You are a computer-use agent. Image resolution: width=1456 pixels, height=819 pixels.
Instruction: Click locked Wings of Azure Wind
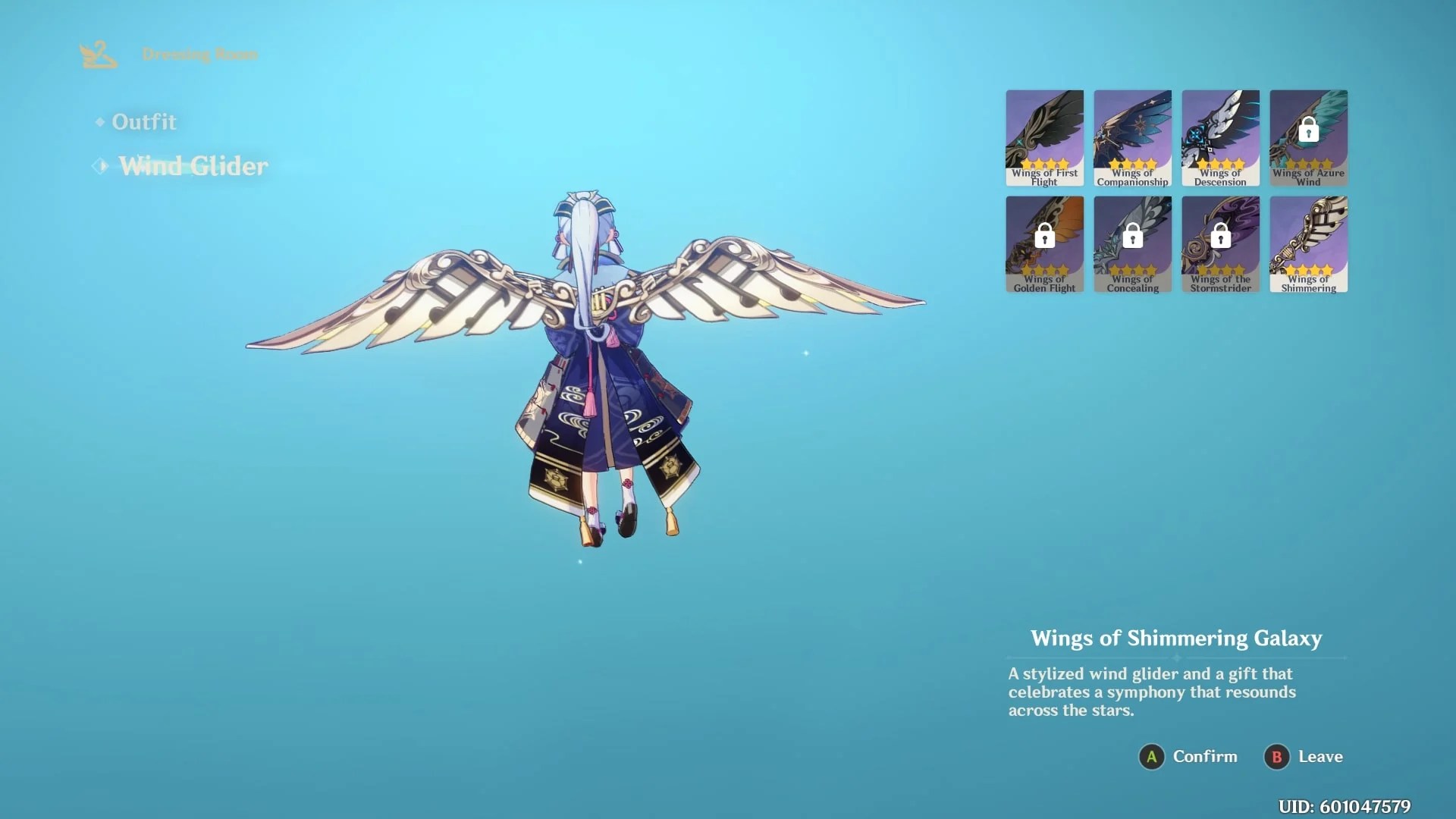1308,137
